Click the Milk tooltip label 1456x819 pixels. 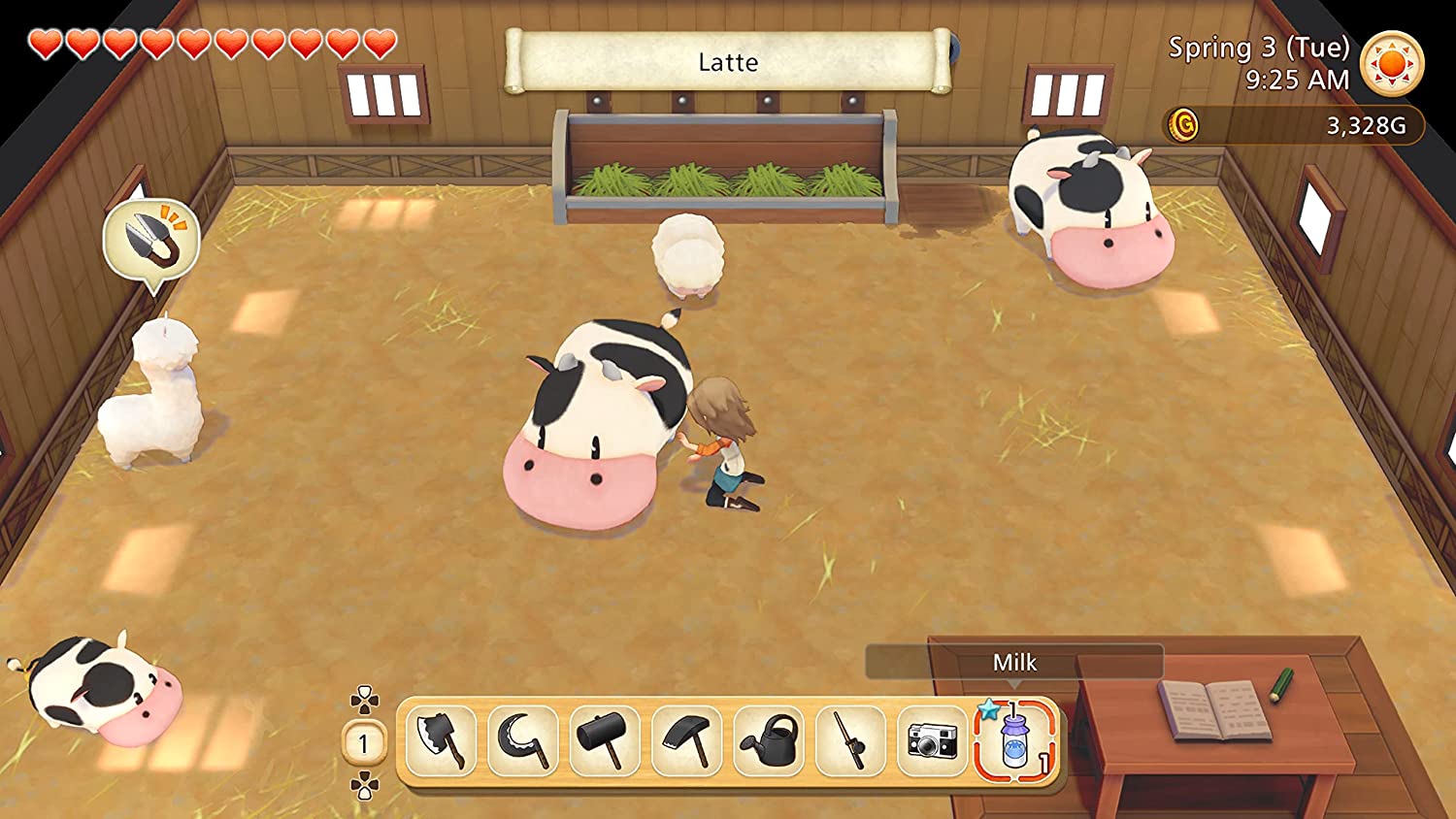1013,663
